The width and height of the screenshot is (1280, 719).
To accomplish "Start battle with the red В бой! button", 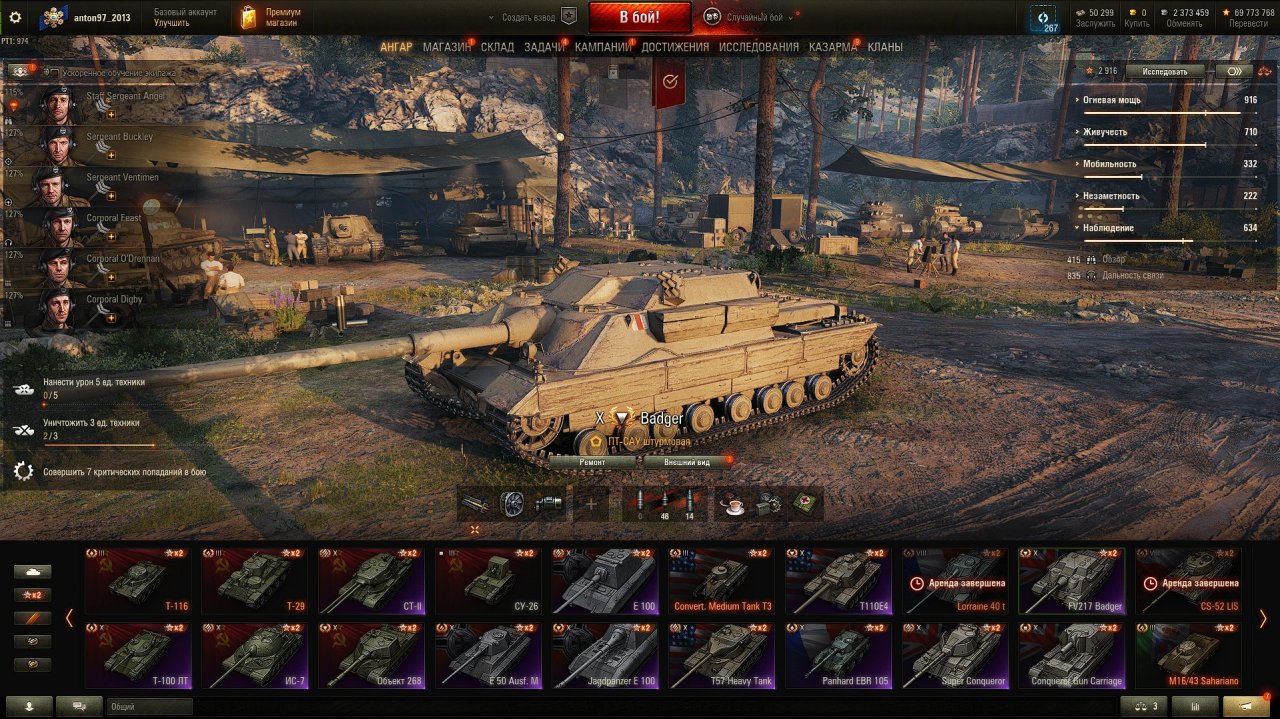I will pos(639,17).
